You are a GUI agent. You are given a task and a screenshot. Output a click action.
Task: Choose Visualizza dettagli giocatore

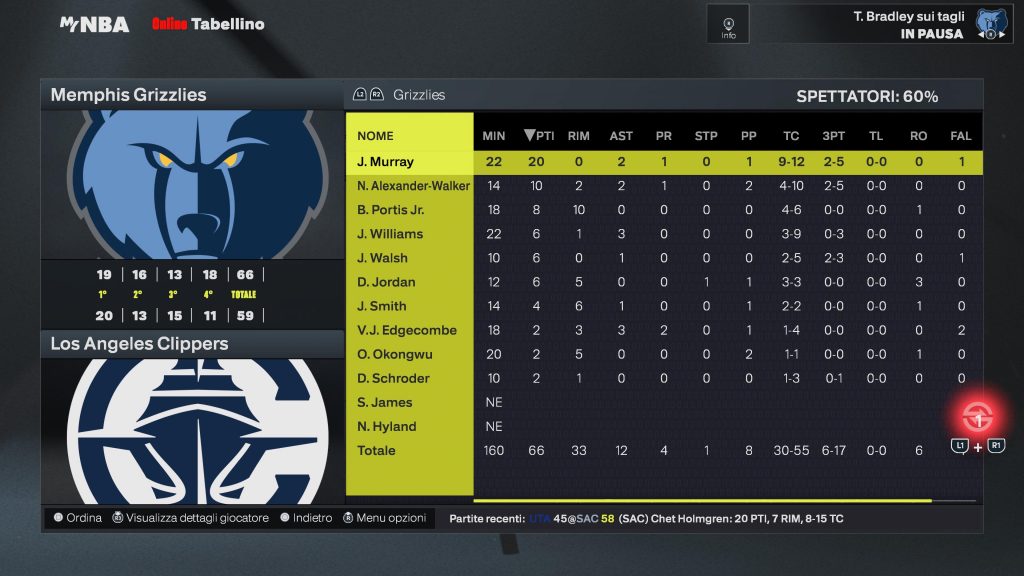coord(190,518)
